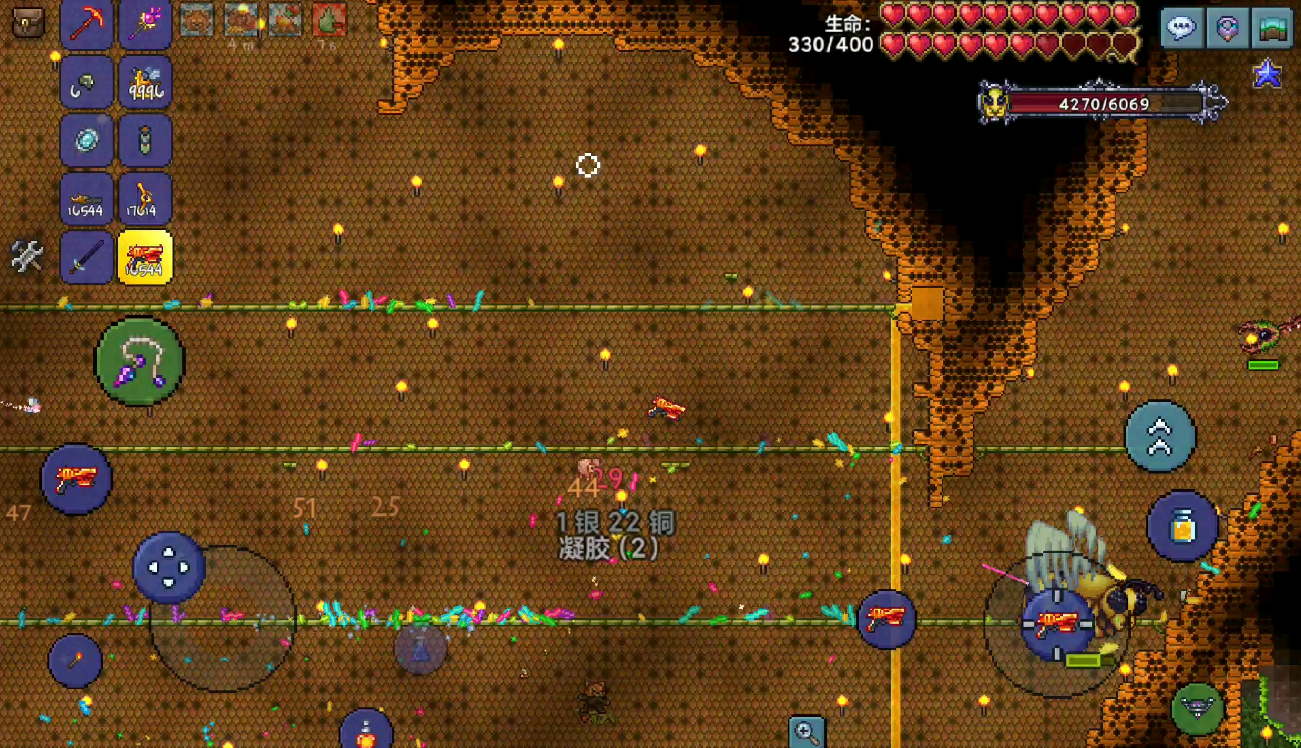
Task: Select the item stack showing 9996
Action: click(146, 82)
